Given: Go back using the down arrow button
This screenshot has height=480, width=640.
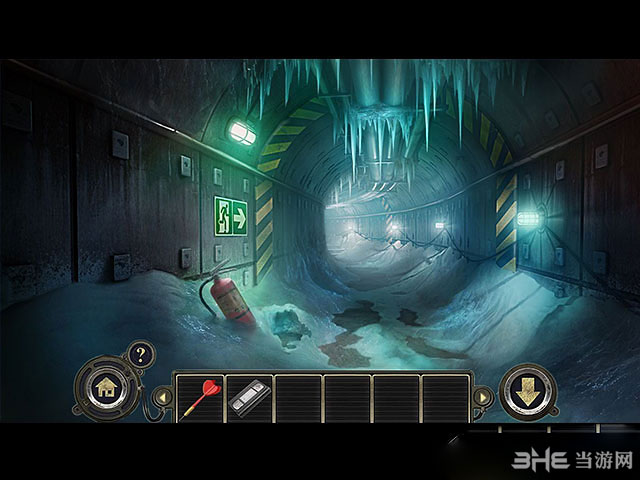Looking at the screenshot, I should 527,390.
